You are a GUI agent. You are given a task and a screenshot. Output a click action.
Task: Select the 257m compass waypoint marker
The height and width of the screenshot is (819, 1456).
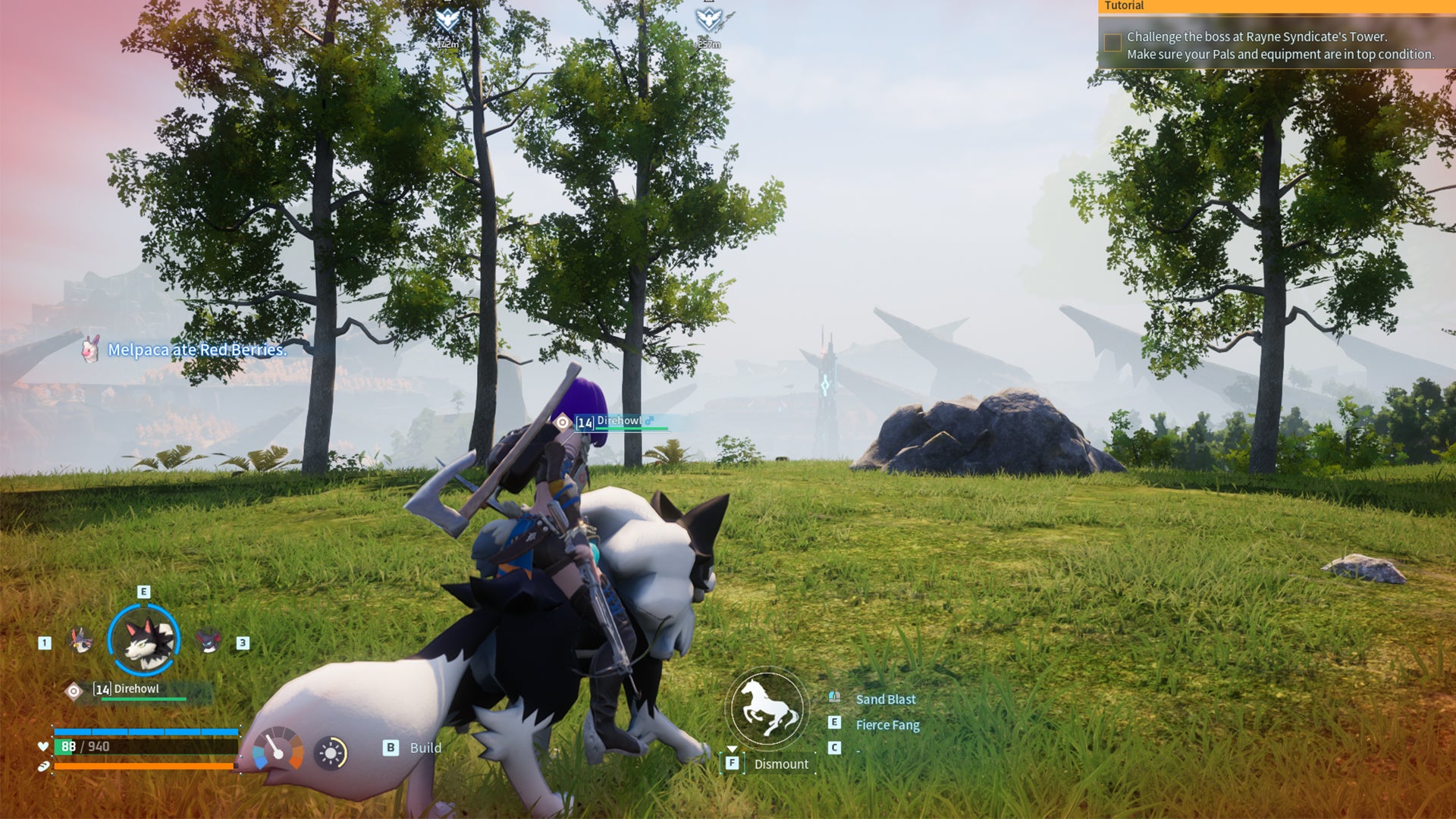pyautogui.click(x=708, y=20)
